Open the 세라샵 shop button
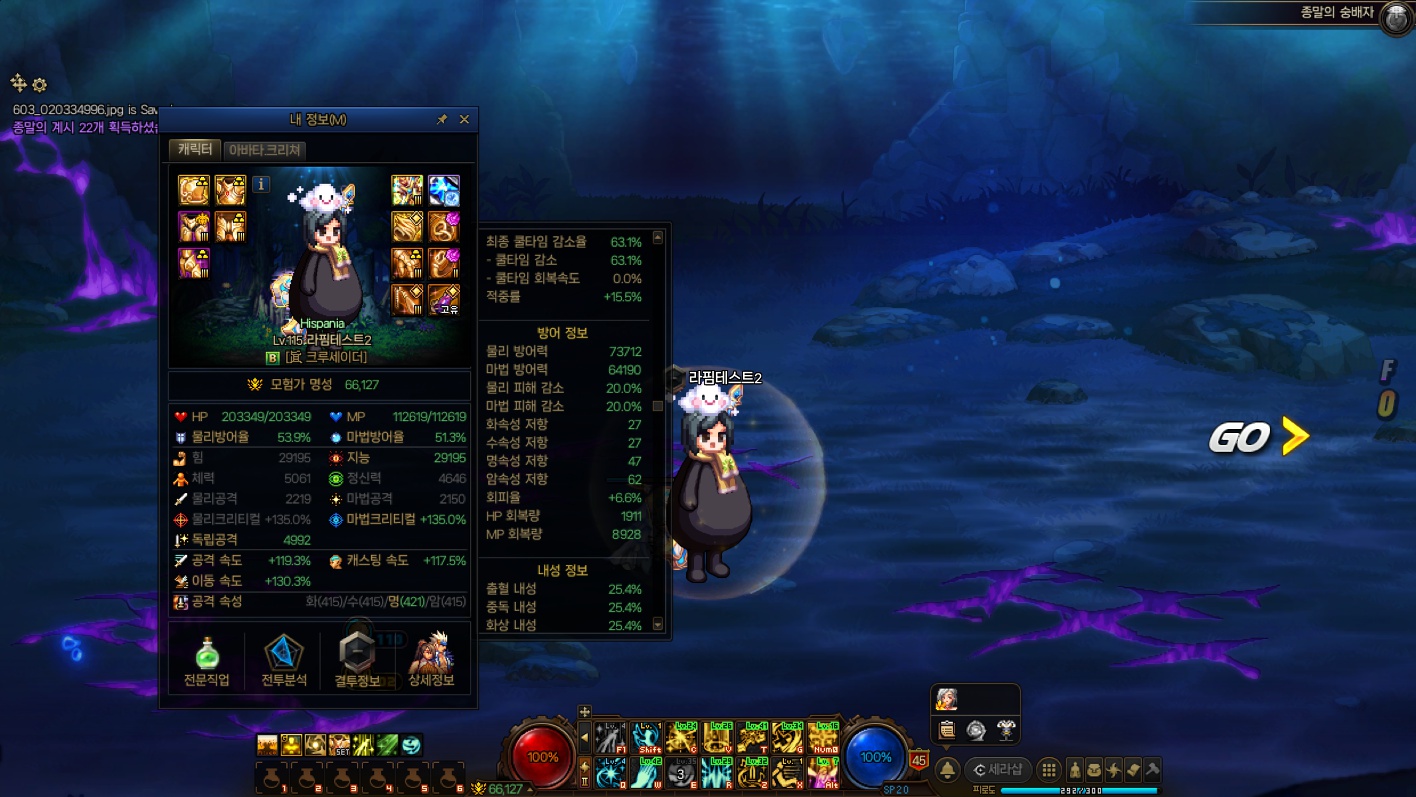The width and height of the screenshot is (1416, 797). point(998,770)
